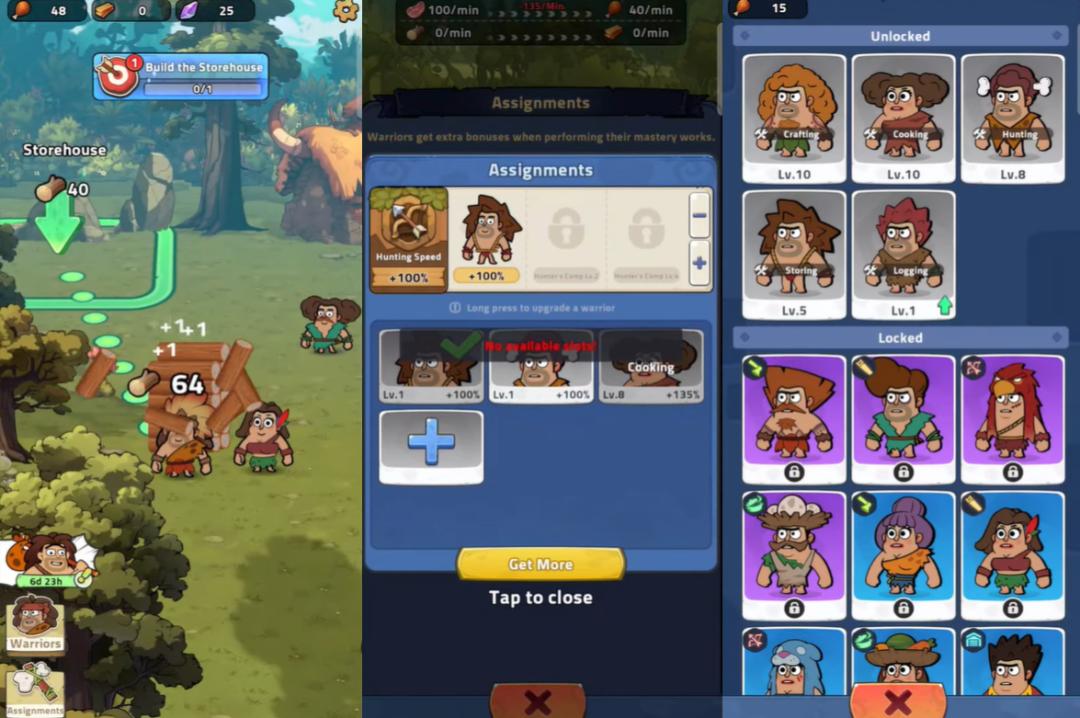Open the Build the Storehouse quest tracker
The width and height of the screenshot is (1080, 718).
tap(181, 77)
